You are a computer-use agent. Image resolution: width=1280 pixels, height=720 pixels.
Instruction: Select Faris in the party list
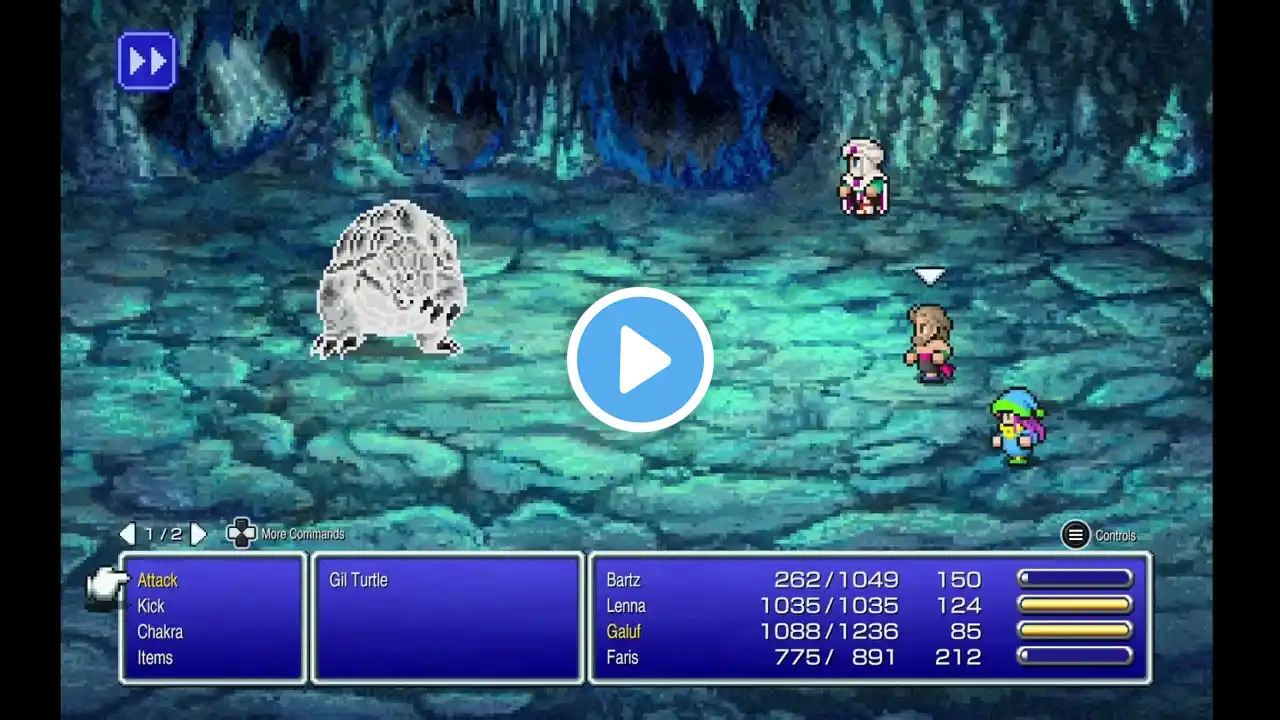tap(622, 658)
